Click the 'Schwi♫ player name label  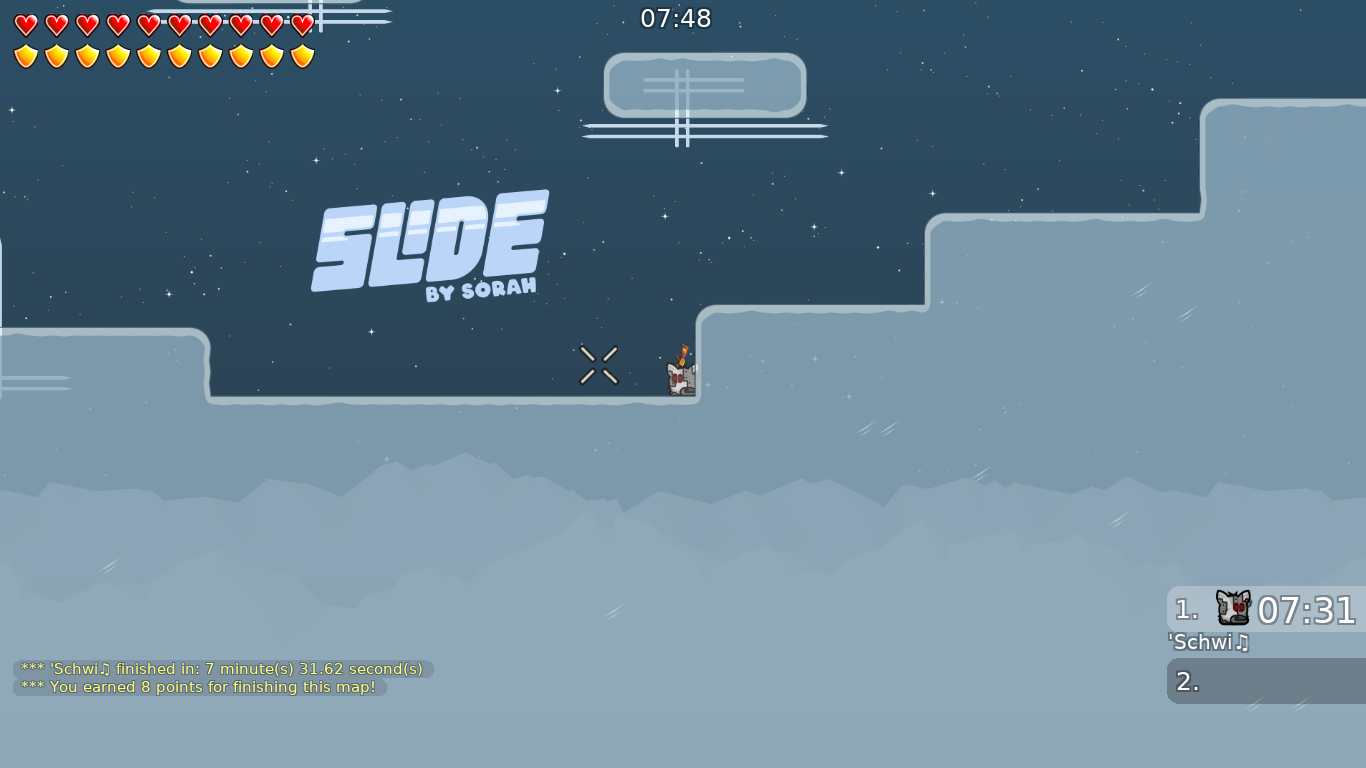point(1208,643)
